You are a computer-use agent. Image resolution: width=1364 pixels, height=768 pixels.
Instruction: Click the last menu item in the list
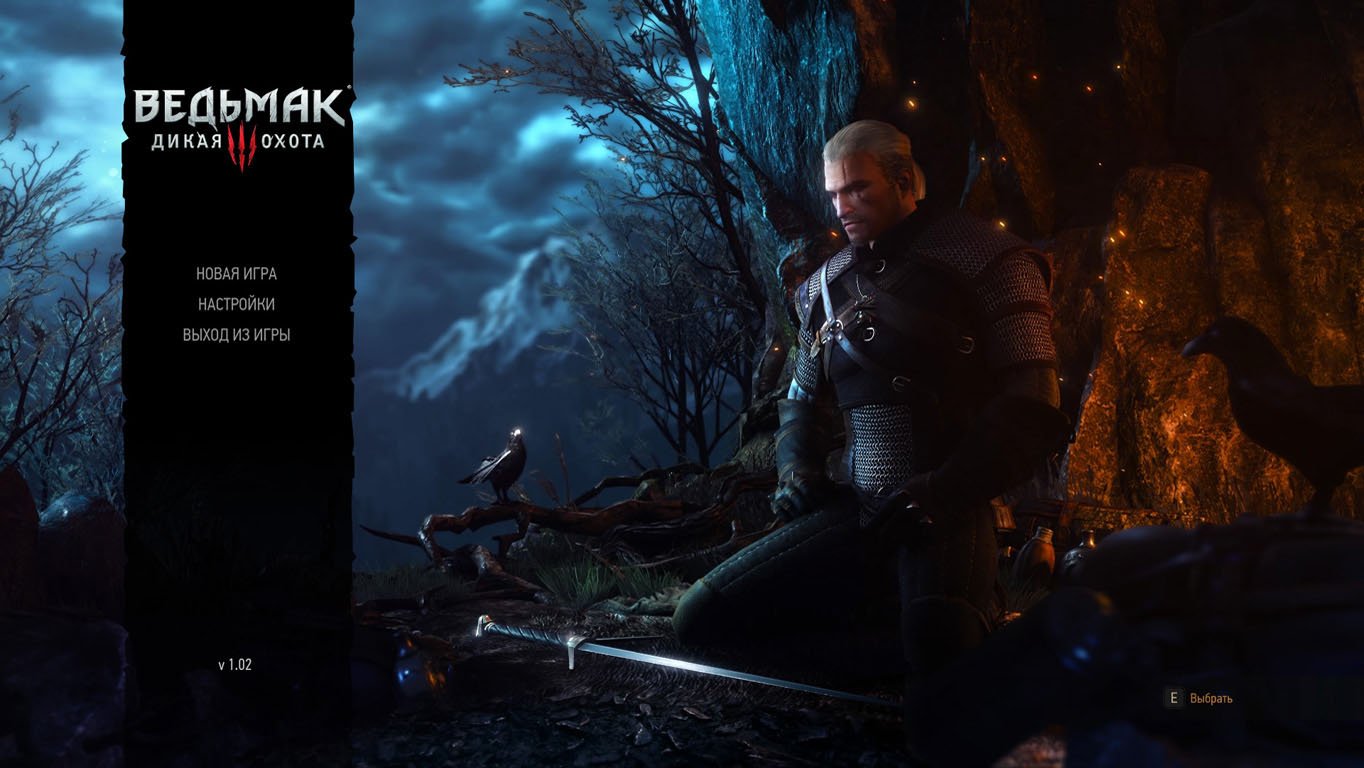(x=238, y=333)
